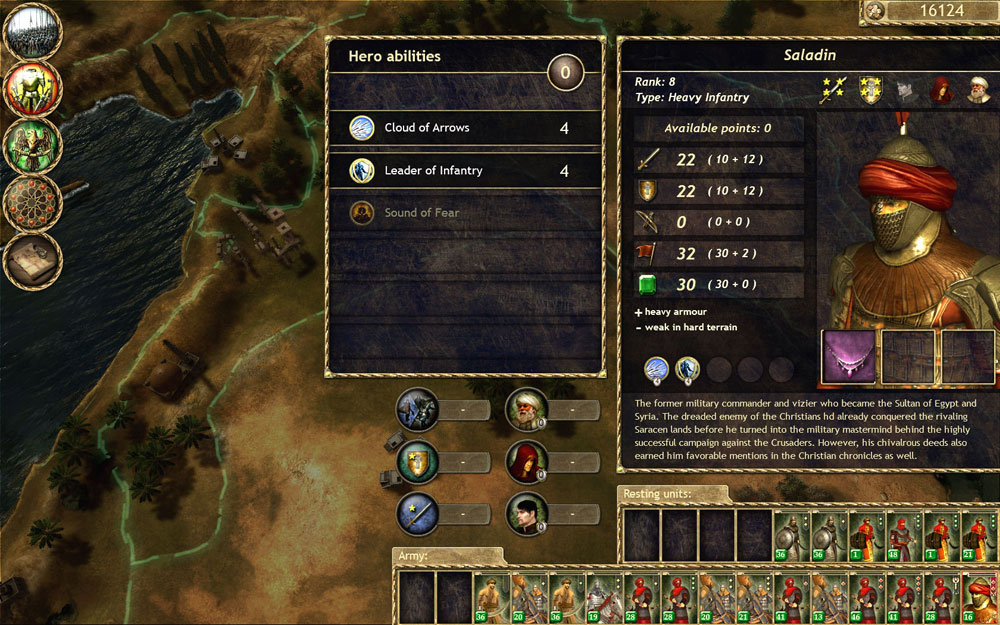The height and width of the screenshot is (625, 1000).
Task: Choose the Leader of Infantry ability
Action: click(x=464, y=171)
